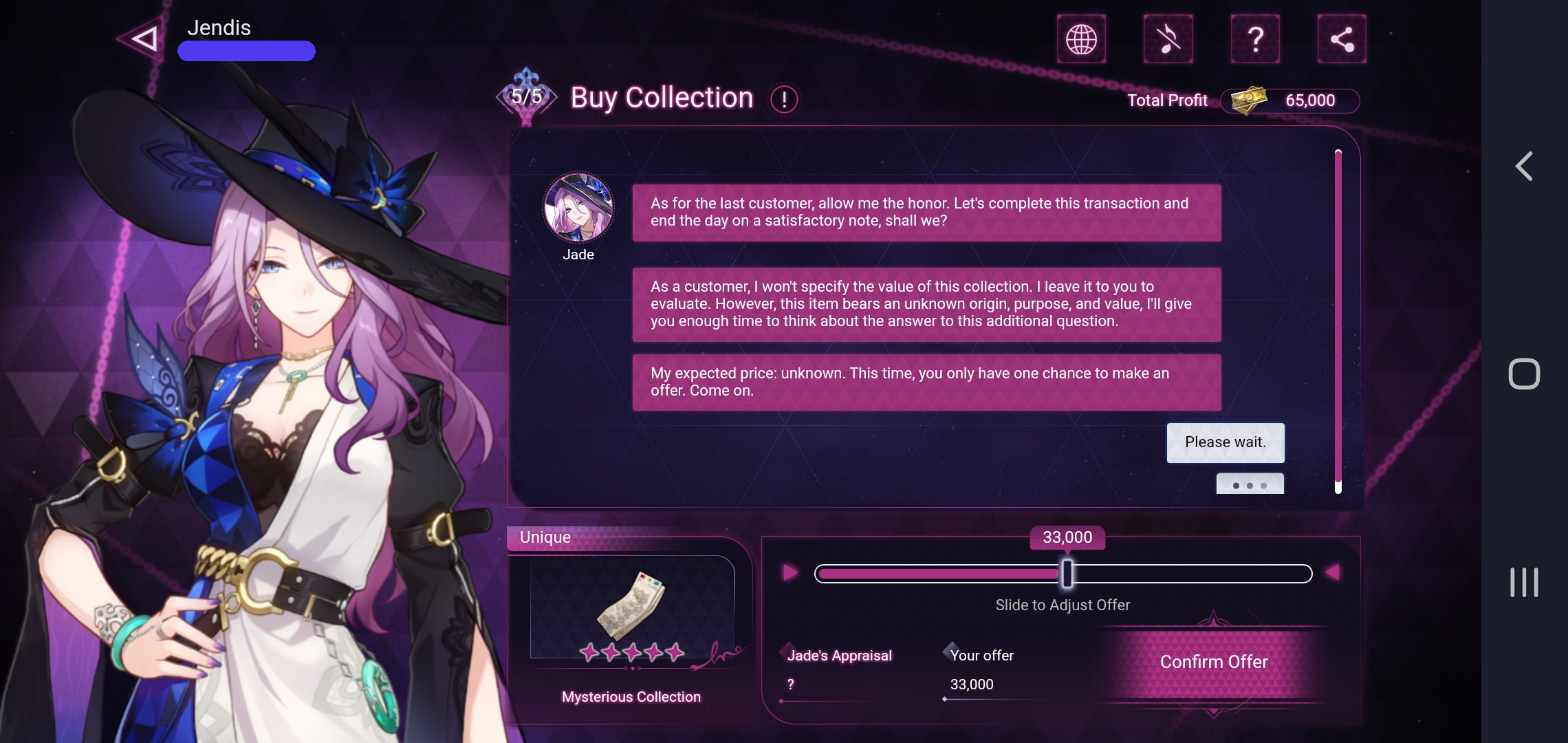Share the game screen
Viewport: 1568px width, 743px height.
point(1341,39)
